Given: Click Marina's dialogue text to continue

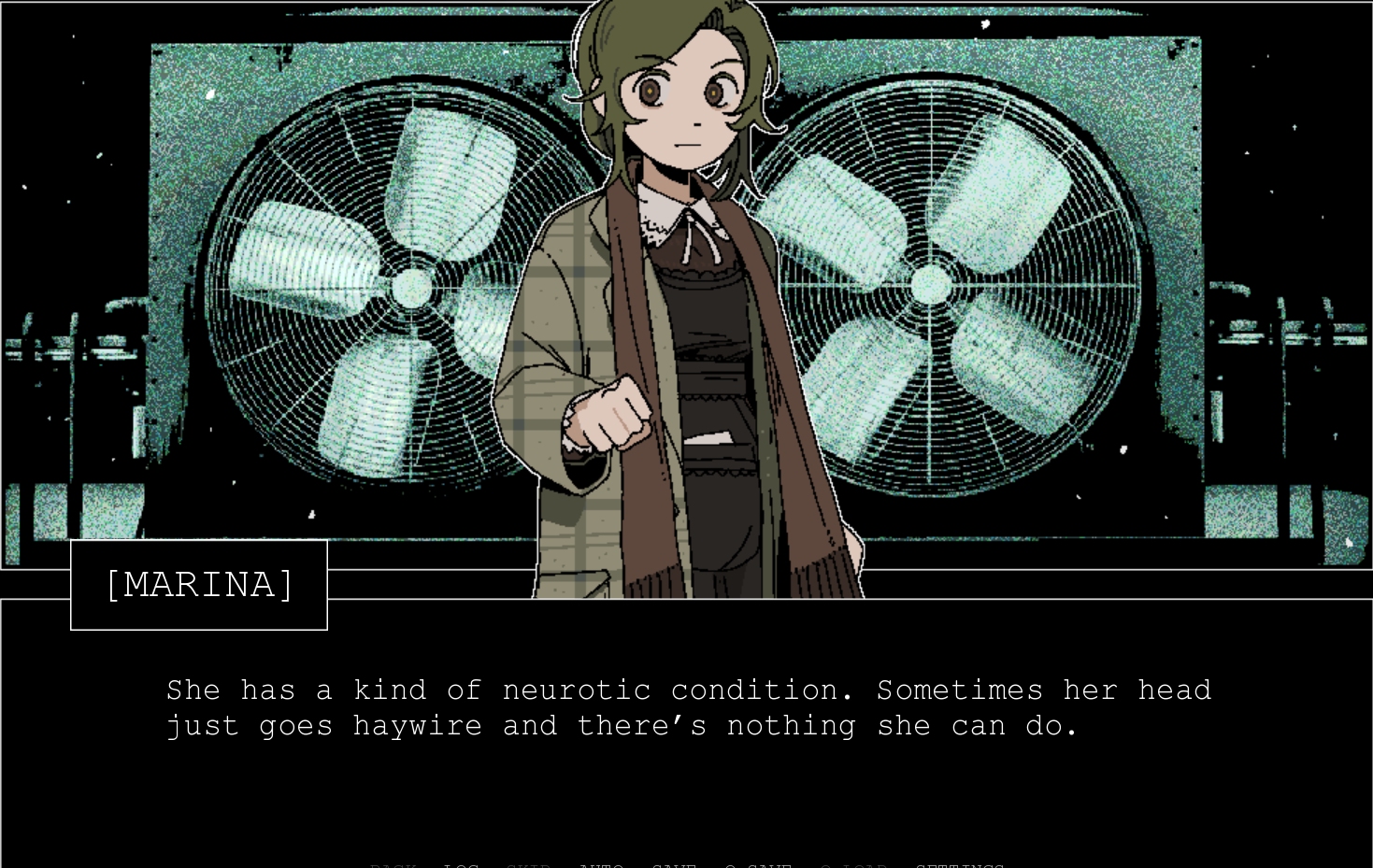Looking at the screenshot, I should pyautogui.click(x=688, y=708).
